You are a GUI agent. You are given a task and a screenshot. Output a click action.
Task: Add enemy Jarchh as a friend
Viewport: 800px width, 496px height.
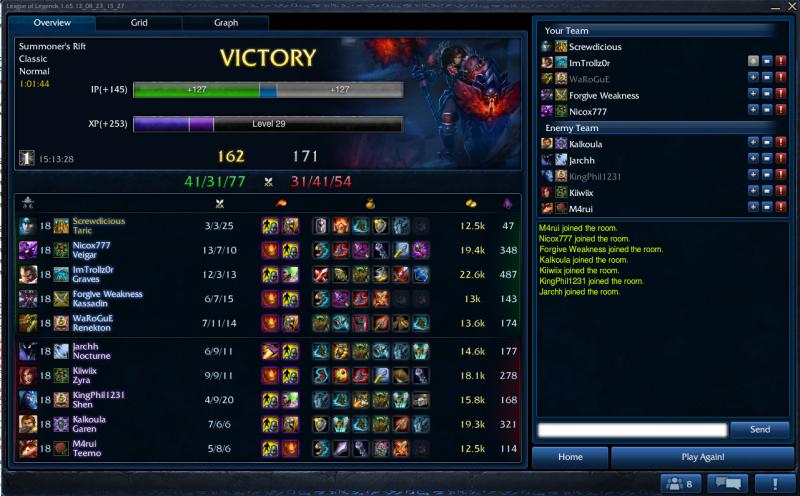[x=752, y=160]
